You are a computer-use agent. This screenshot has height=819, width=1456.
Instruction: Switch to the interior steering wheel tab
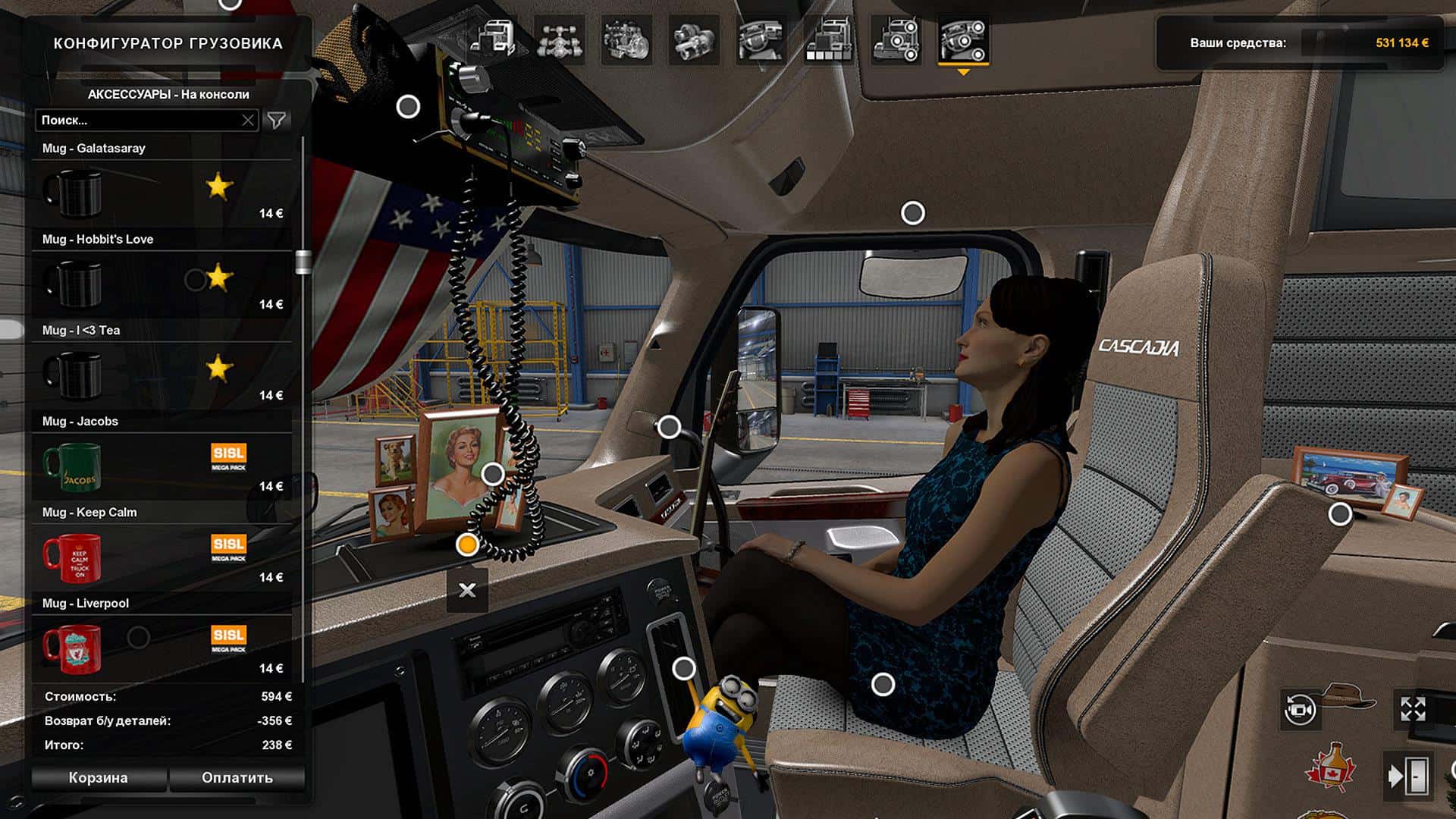pyautogui.click(x=761, y=39)
